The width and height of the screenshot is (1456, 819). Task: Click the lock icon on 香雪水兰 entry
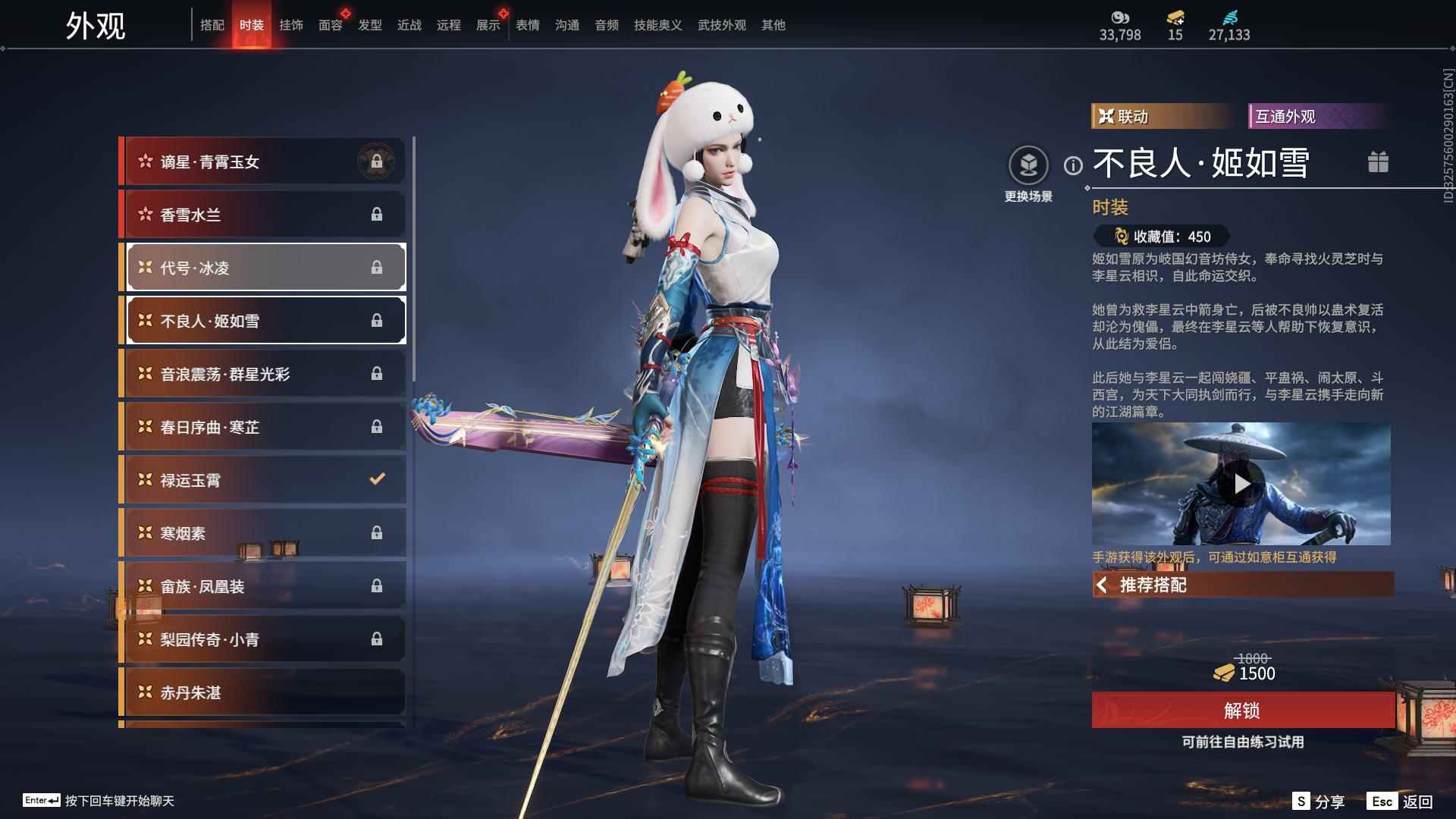pos(378,214)
